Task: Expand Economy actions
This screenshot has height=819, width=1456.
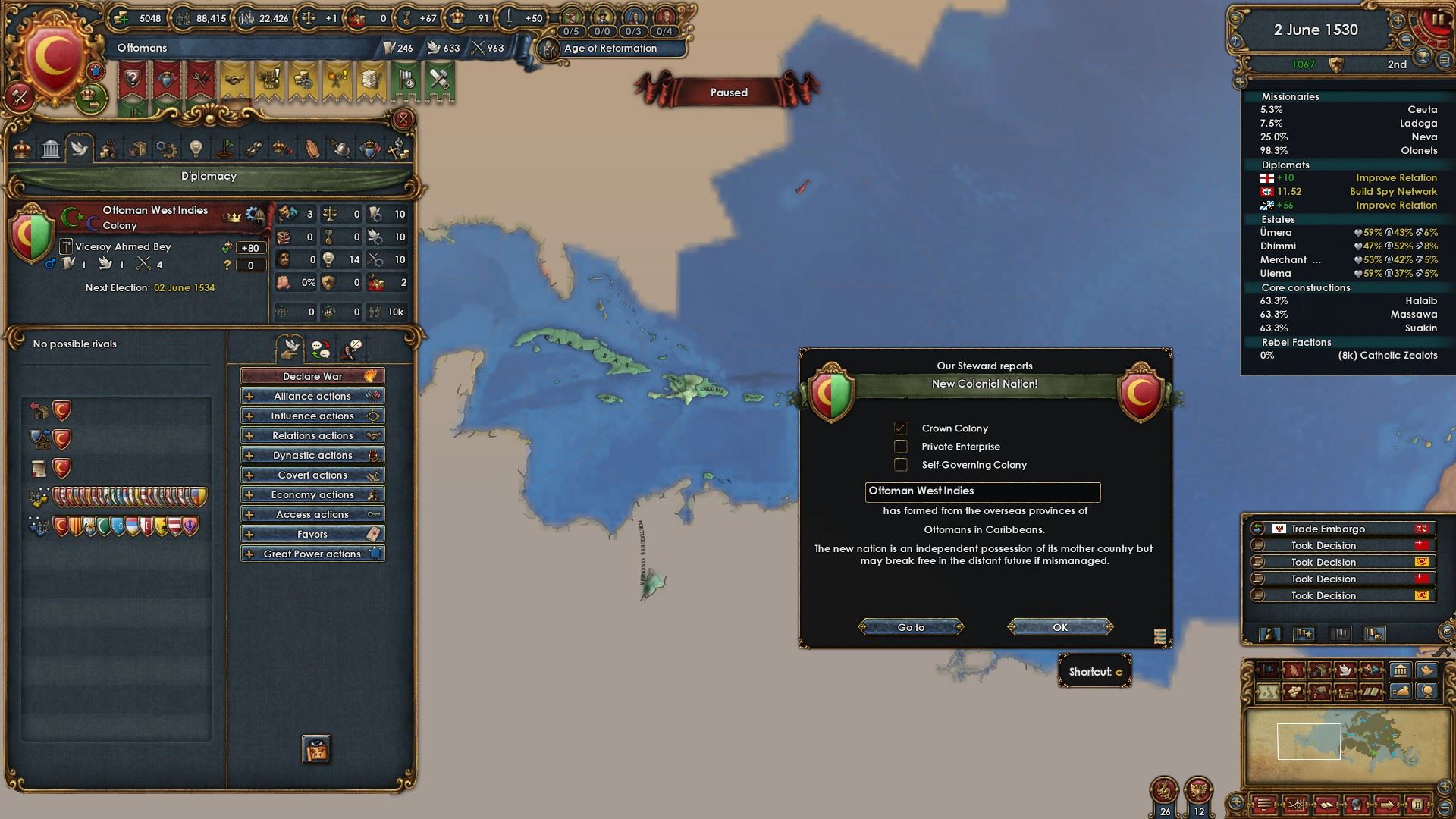Action: pyautogui.click(x=312, y=494)
